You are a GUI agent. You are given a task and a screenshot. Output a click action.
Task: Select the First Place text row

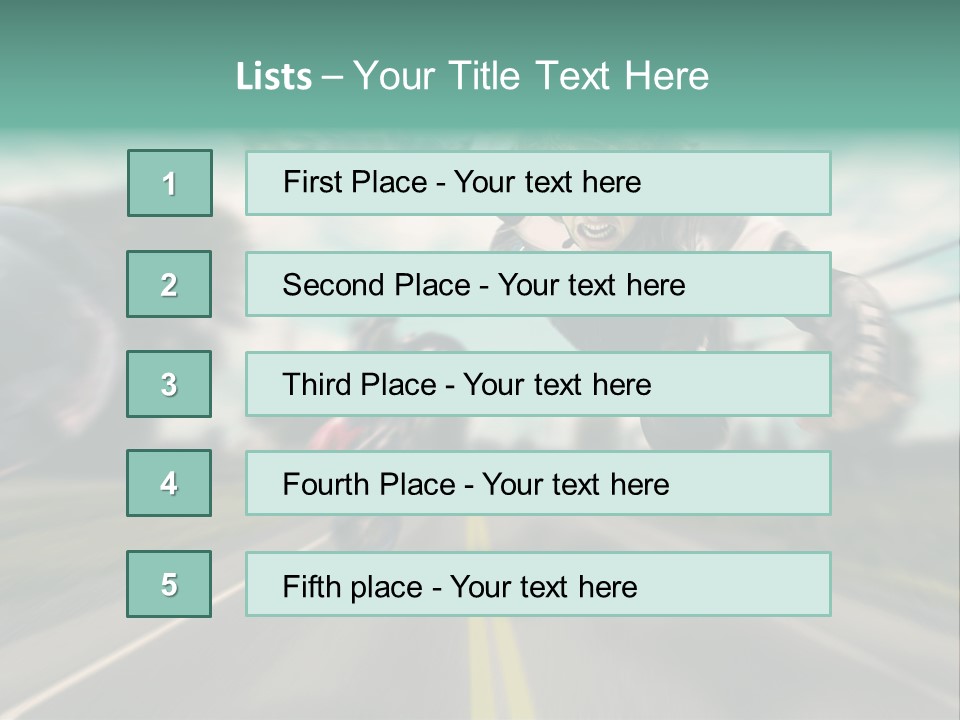[538, 183]
